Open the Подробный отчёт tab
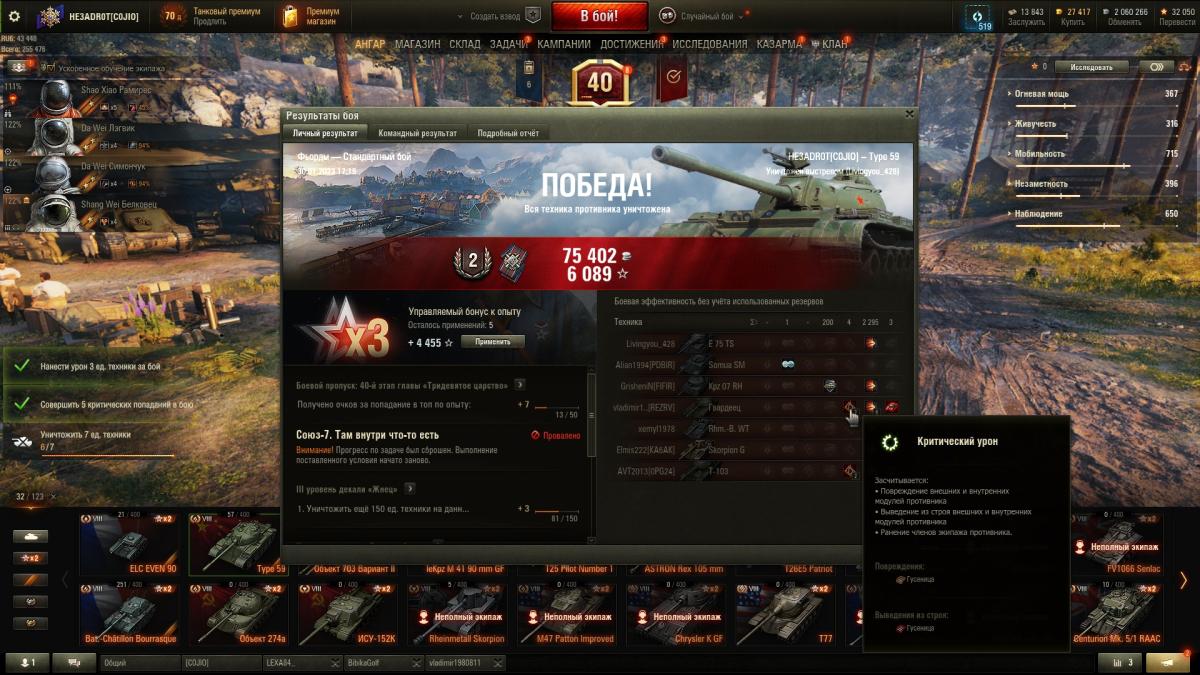 pos(507,133)
